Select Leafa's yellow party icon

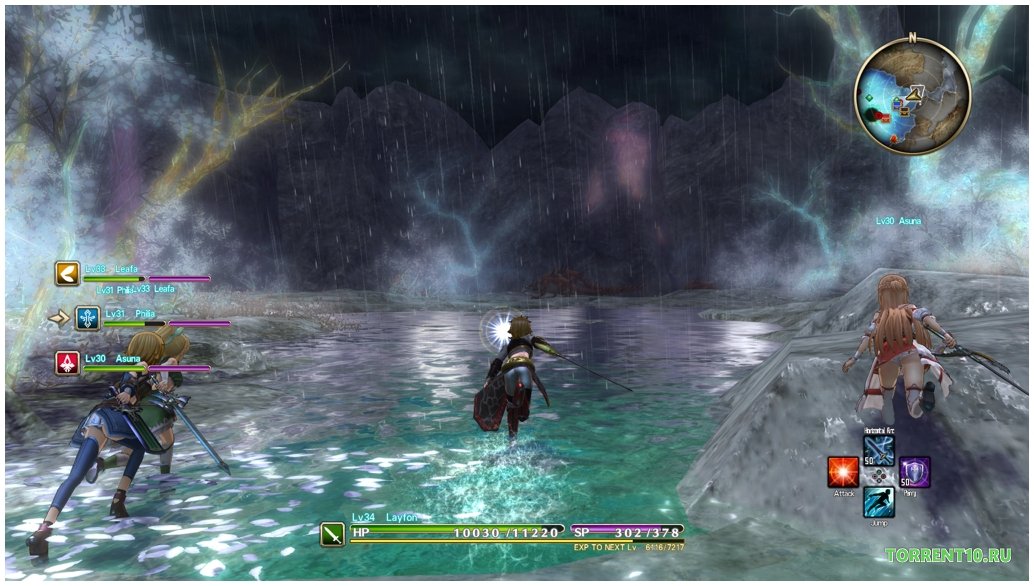(67, 274)
